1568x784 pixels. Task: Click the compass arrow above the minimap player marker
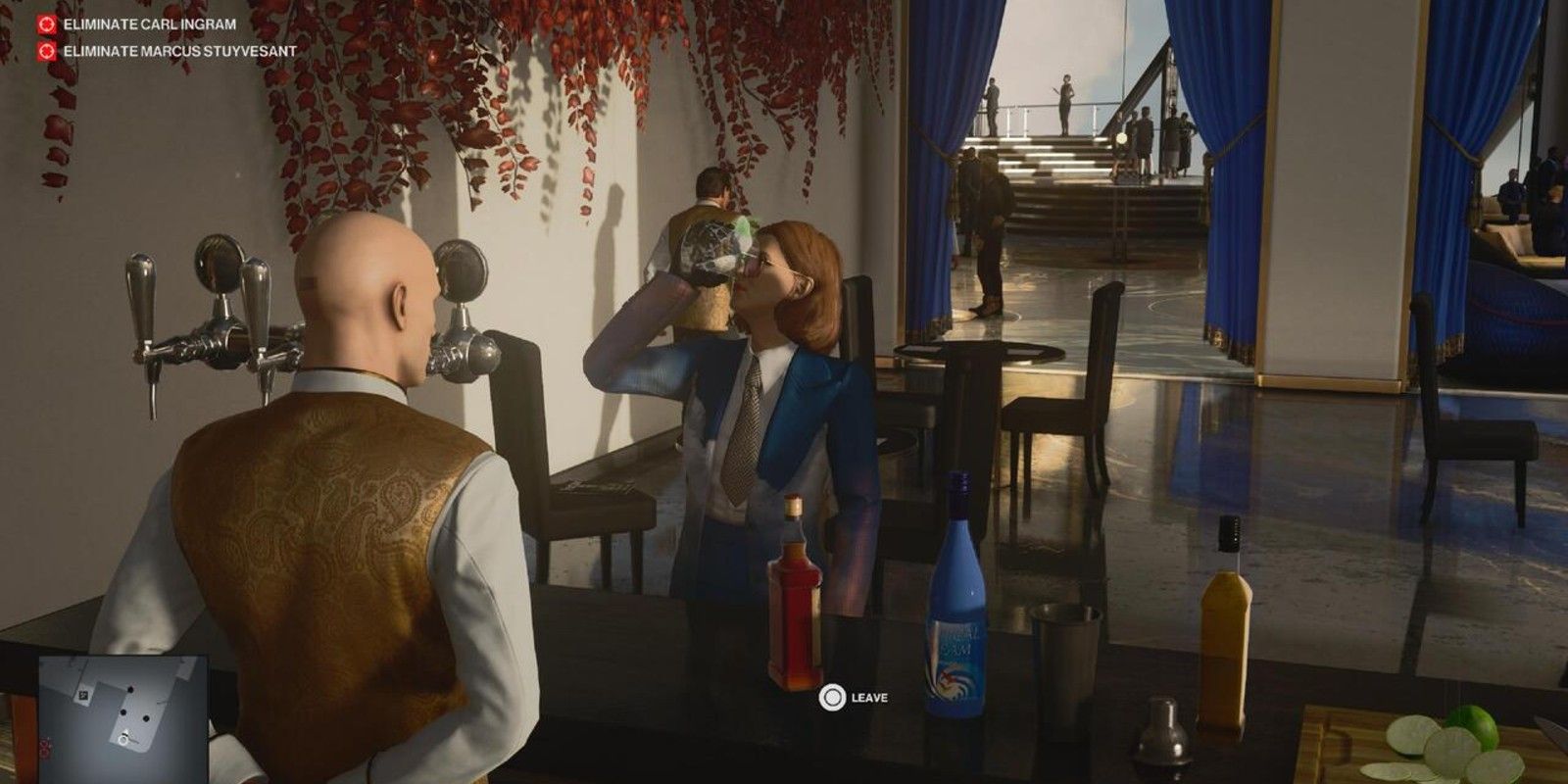click(125, 731)
